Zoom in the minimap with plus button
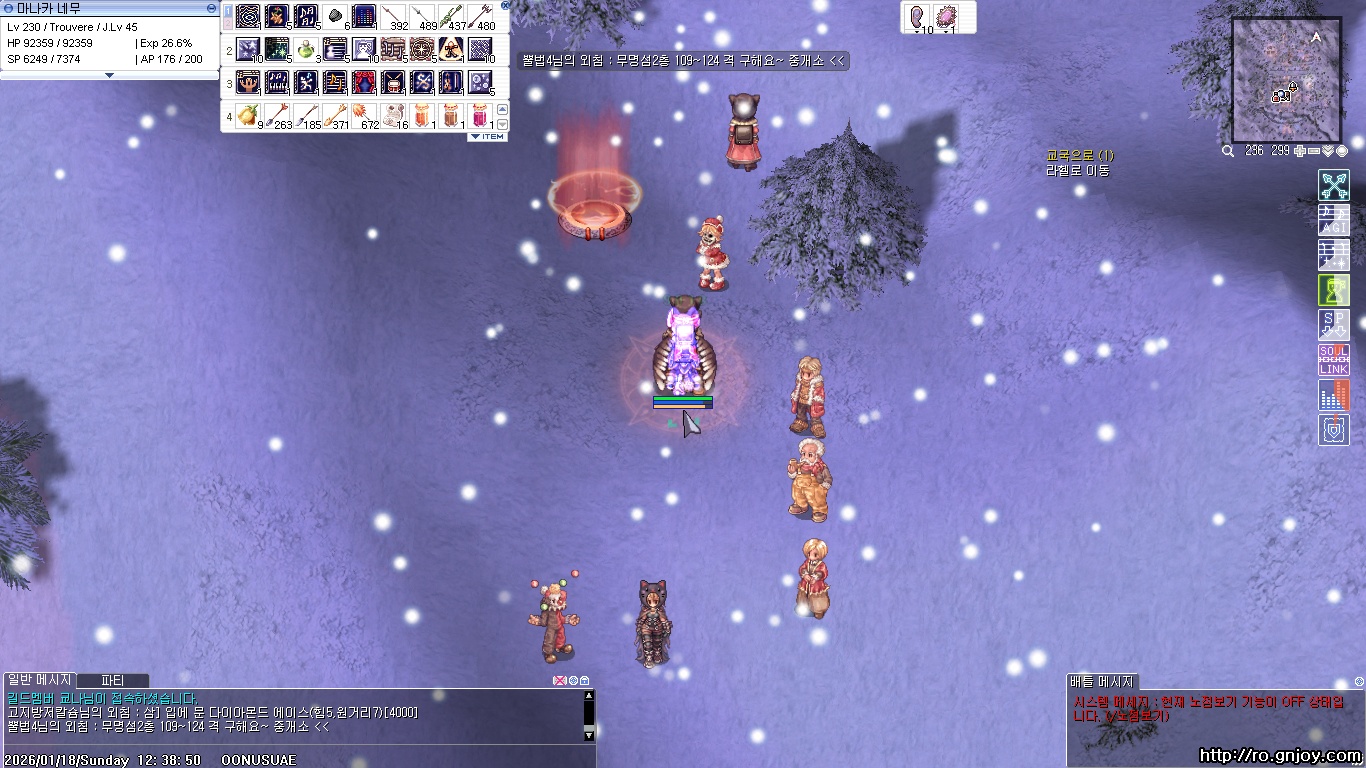Image resolution: width=1366 pixels, height=768 pixels. pyautogui.click(x=1299, y=151)
